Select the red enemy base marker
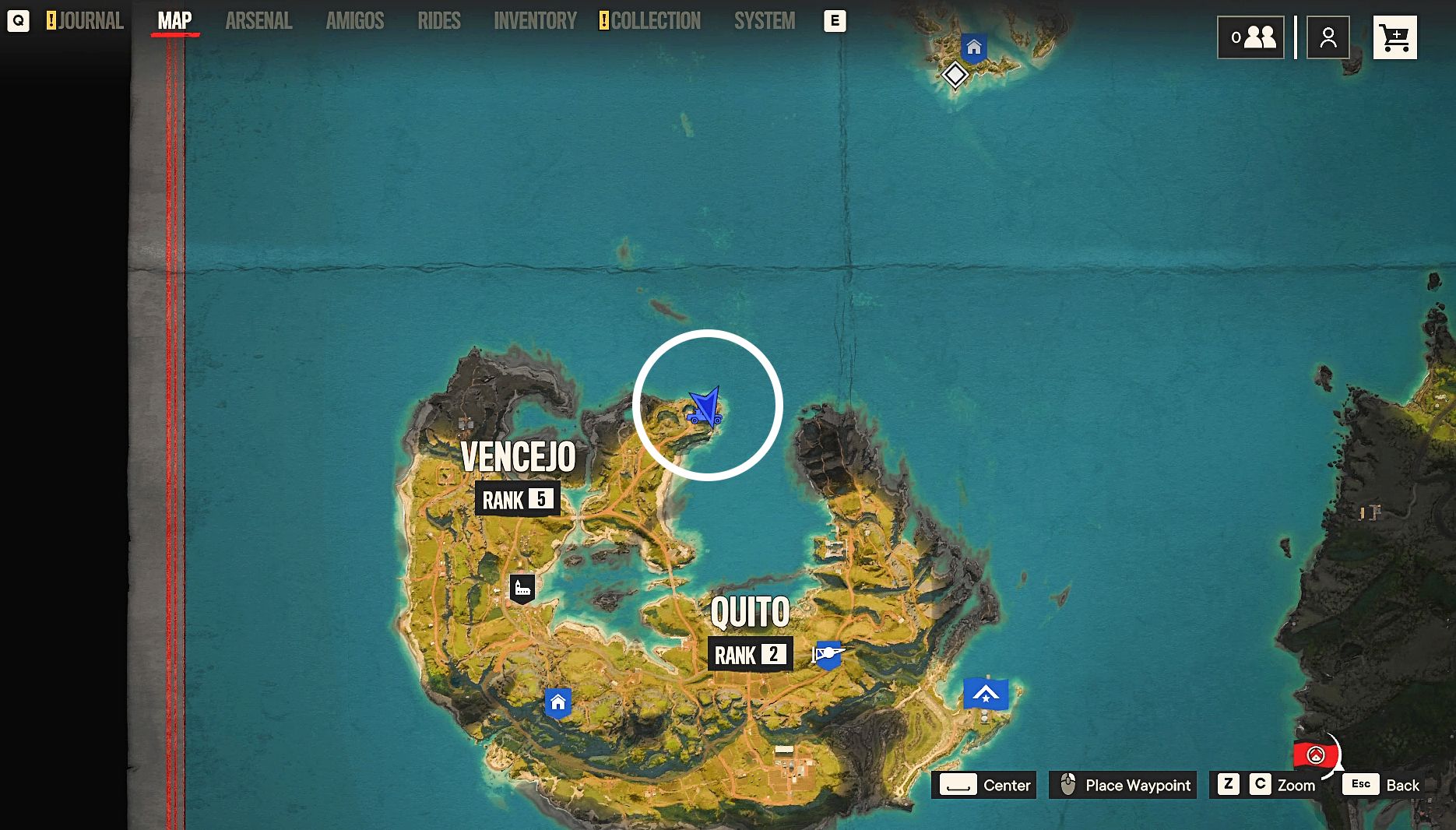Viewport: 1456px width, 830px height. pos(1315,754)
